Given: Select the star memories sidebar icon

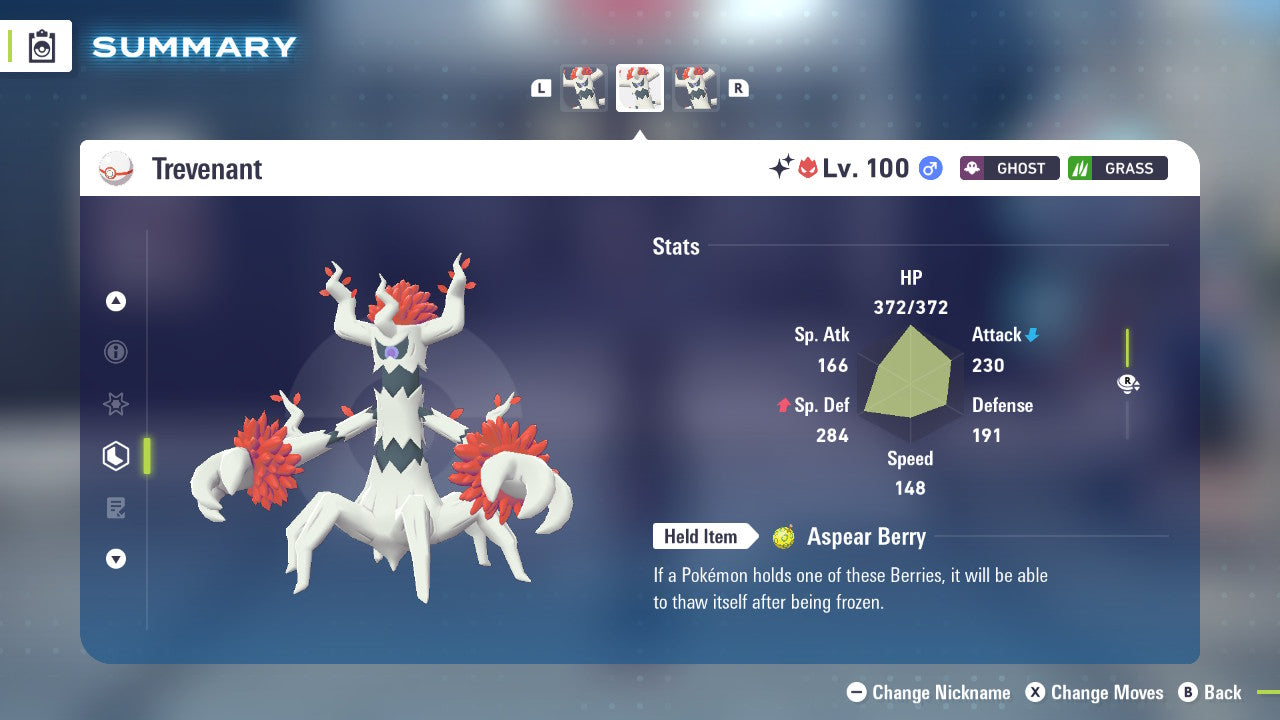Looking at the screenshot, I should click(x=116, y=404).
